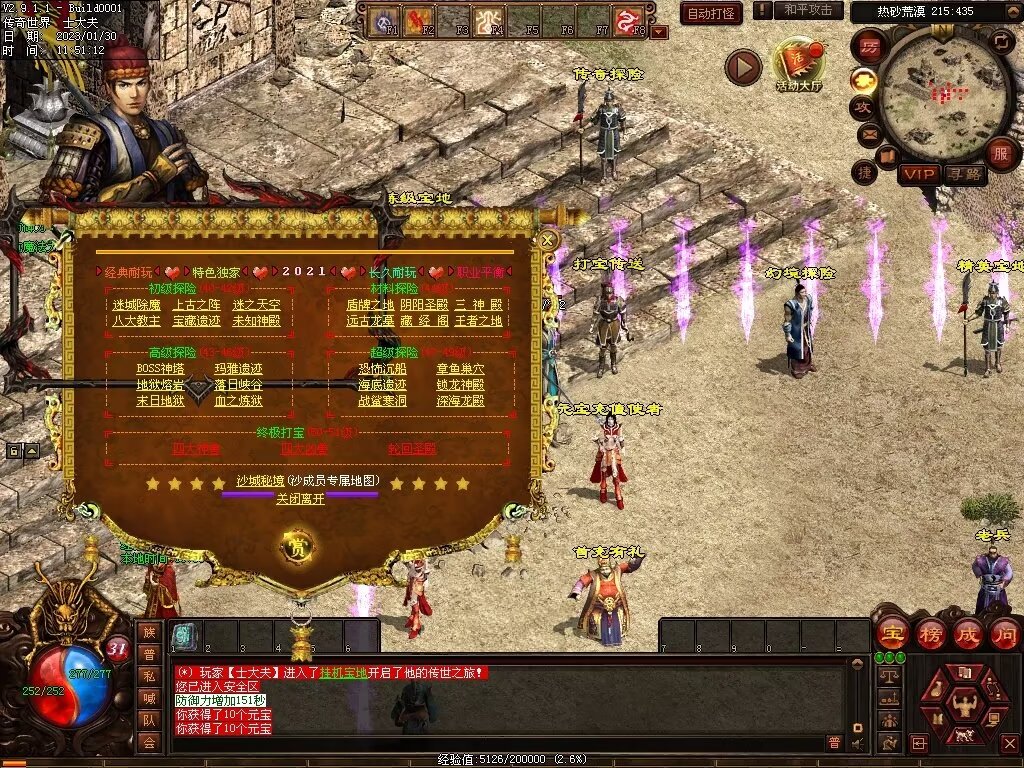Open the mail envelope icon
This screenshot has height=768, width=1024.
point(869,133)
